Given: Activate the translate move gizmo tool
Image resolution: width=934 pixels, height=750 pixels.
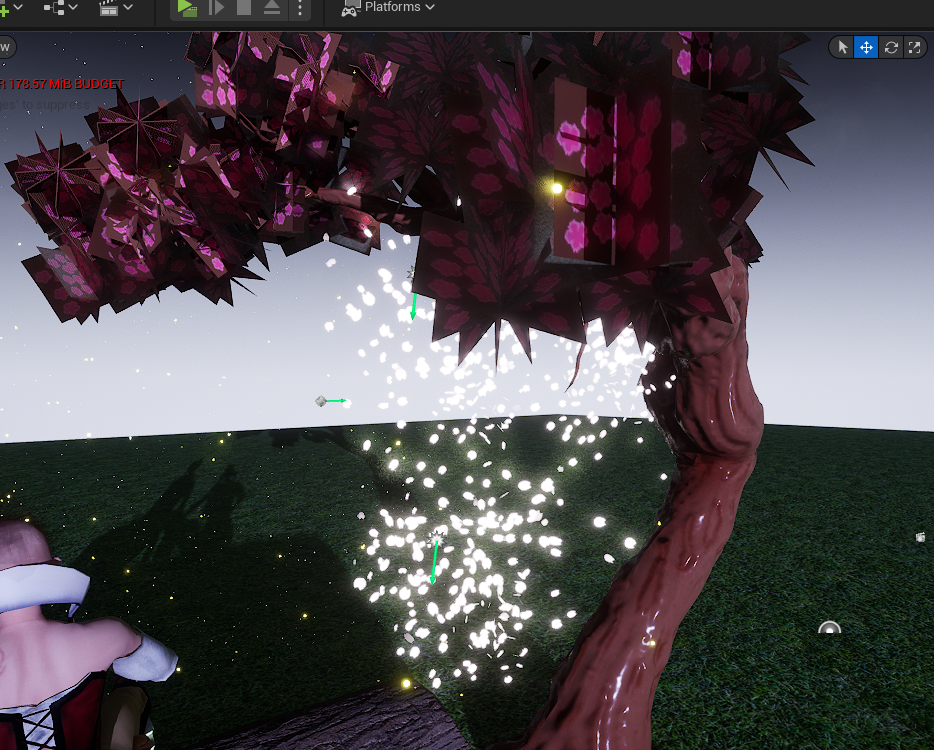Looking at the screenshot, I should (x=866, y=47).
